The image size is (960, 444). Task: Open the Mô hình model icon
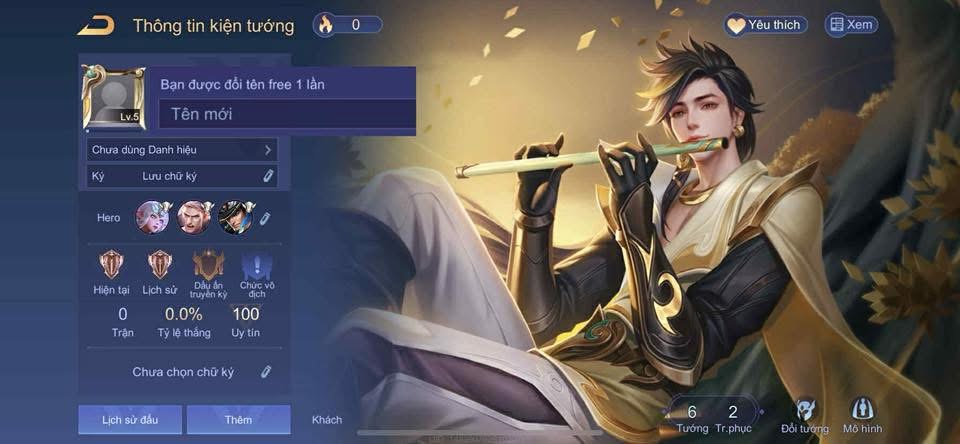862,415
